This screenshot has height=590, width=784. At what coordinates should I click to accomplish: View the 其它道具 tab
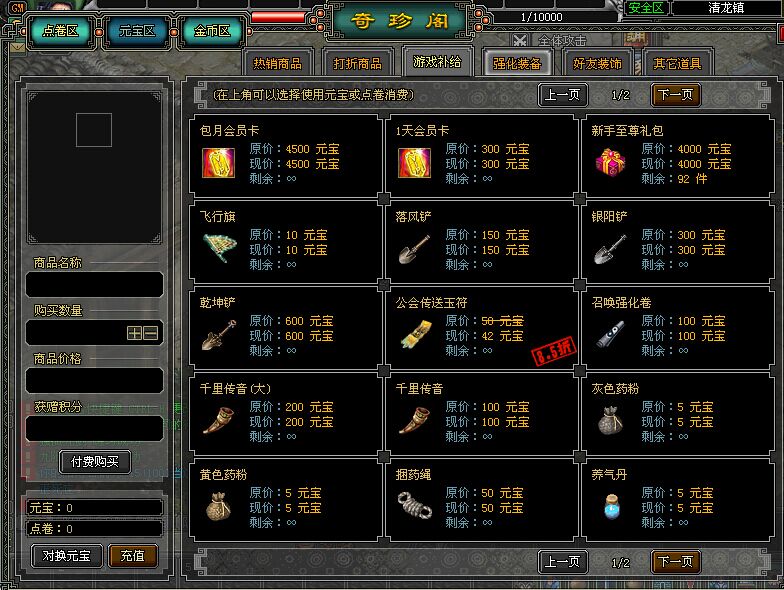point(678,63)
